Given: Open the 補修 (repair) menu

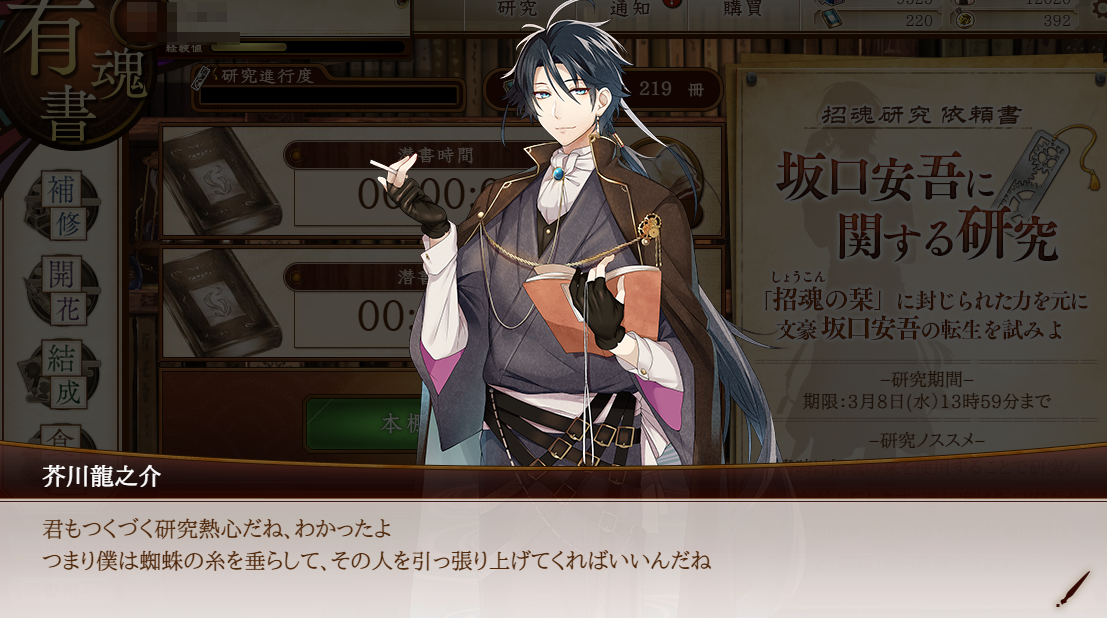Looking at the screenshot, I should tap(66, 205).
